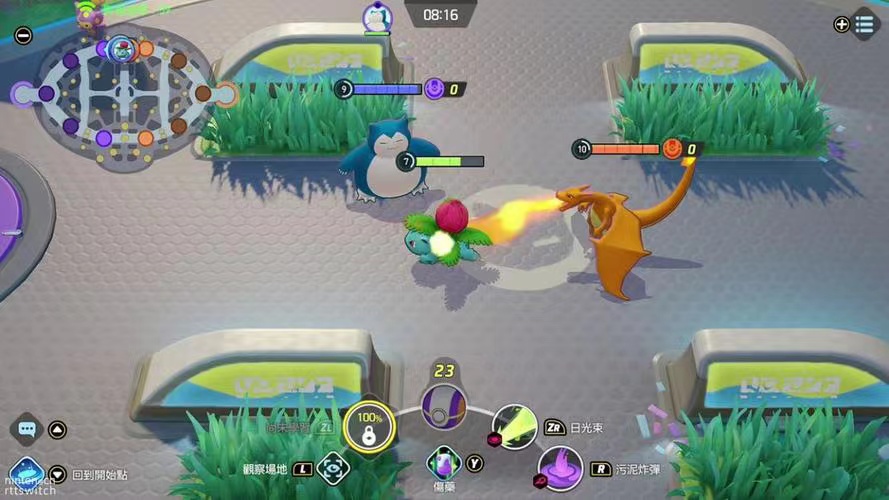Open the menu list icon
Image resolution: width=889 pixels, height=500 pixels.
tap(866, 24)
